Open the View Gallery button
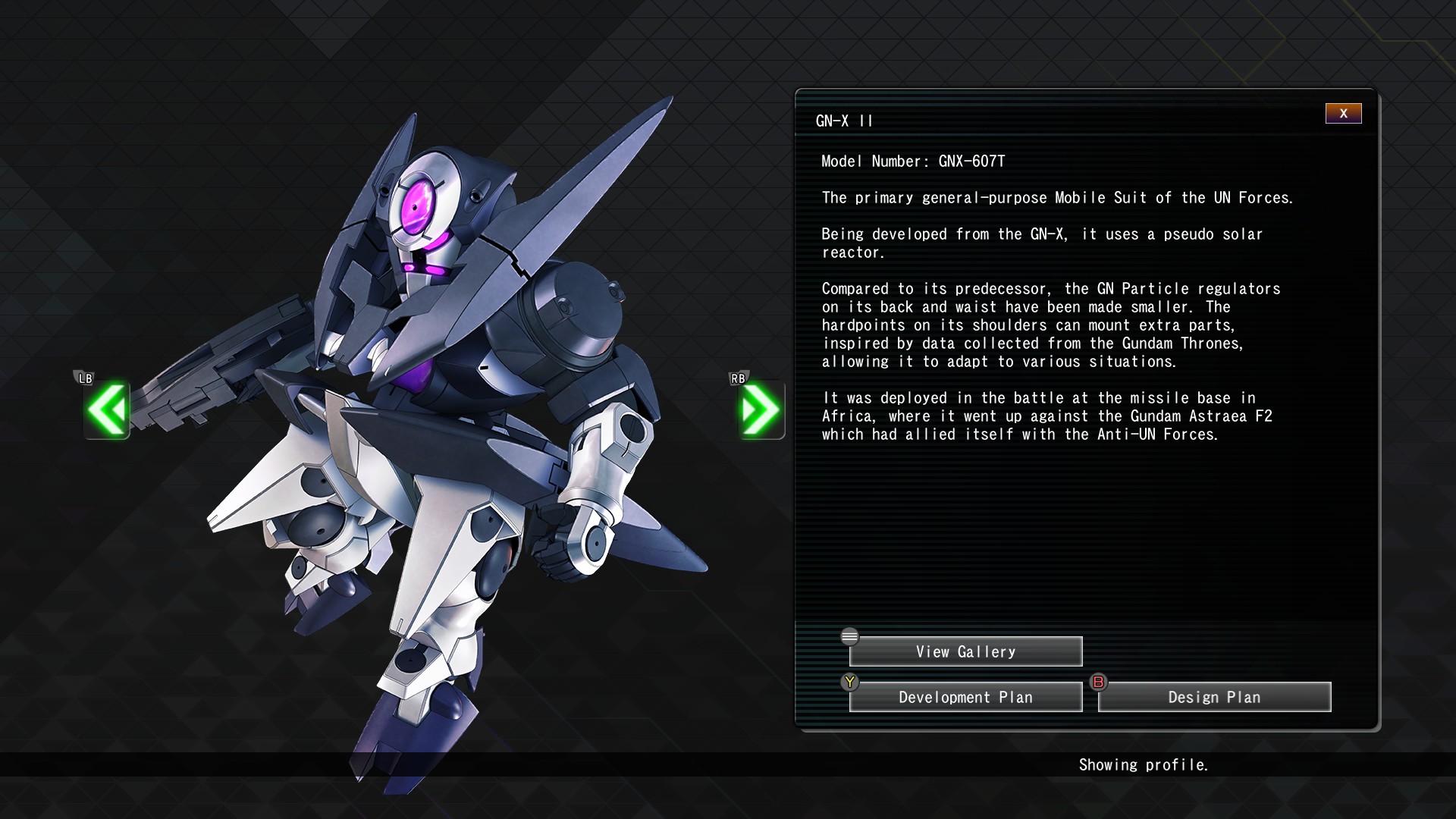This screenshot has width=1456, height=819. point(965,651)
